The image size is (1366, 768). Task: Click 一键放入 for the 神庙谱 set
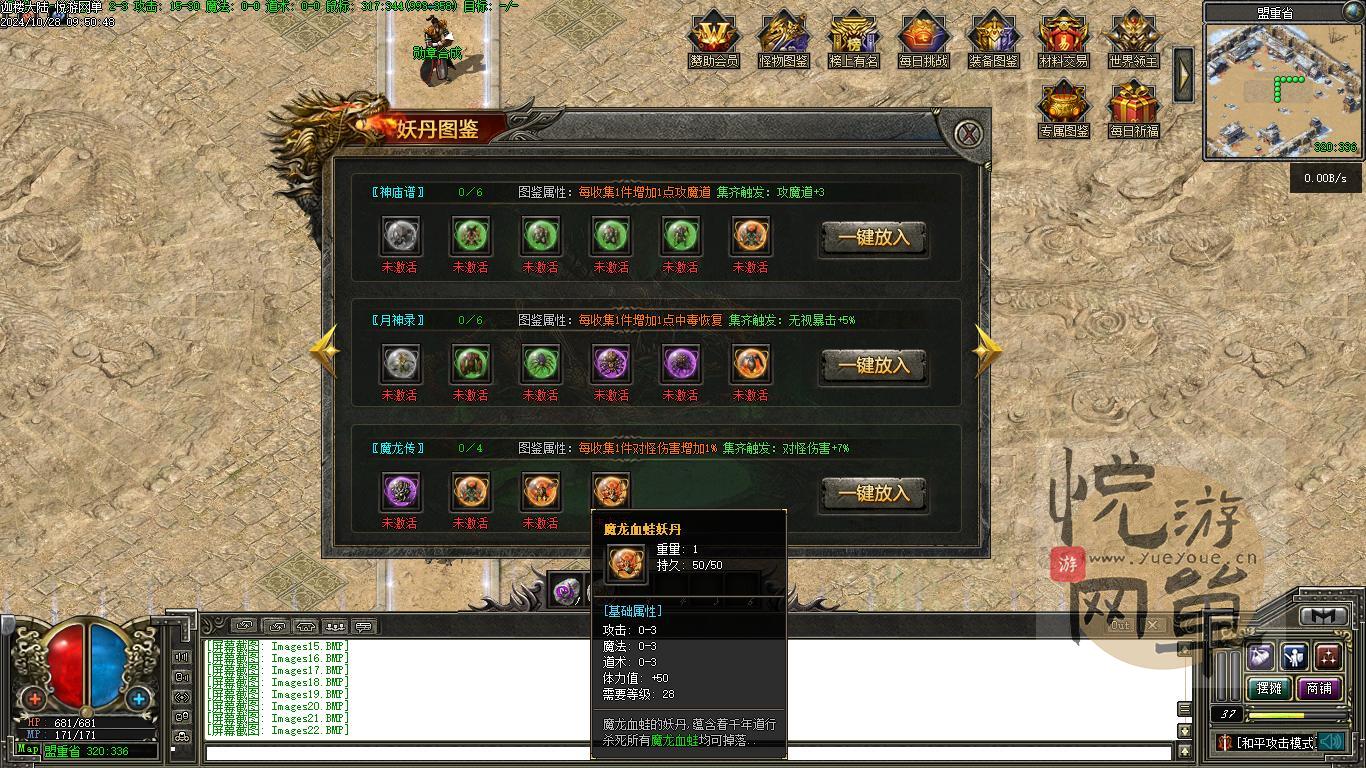coord(873,238)
